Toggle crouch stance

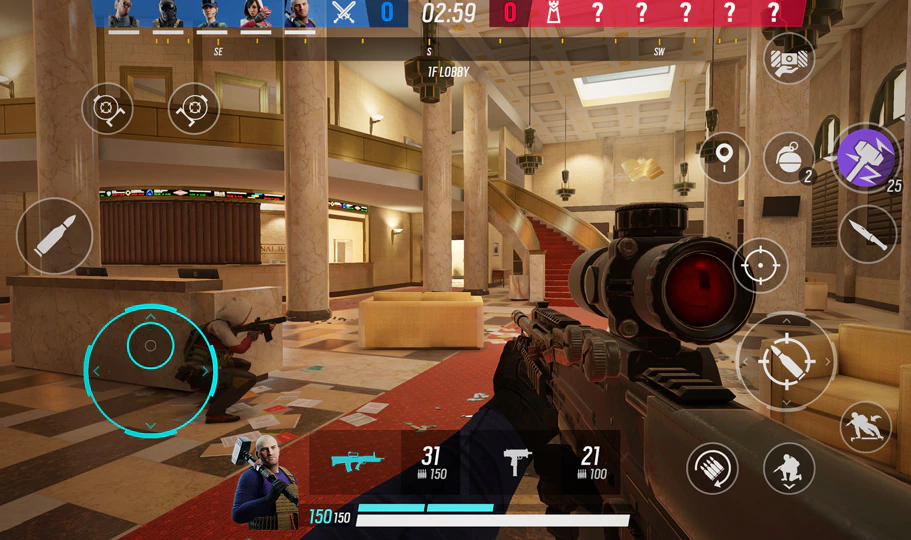click(788, 467)
